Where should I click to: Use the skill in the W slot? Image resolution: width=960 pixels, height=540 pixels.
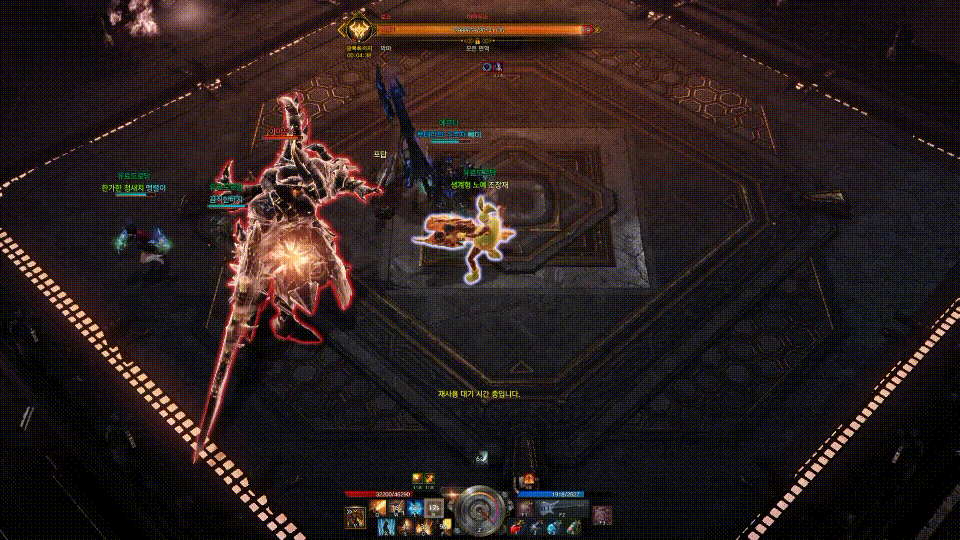pos(397,508)
